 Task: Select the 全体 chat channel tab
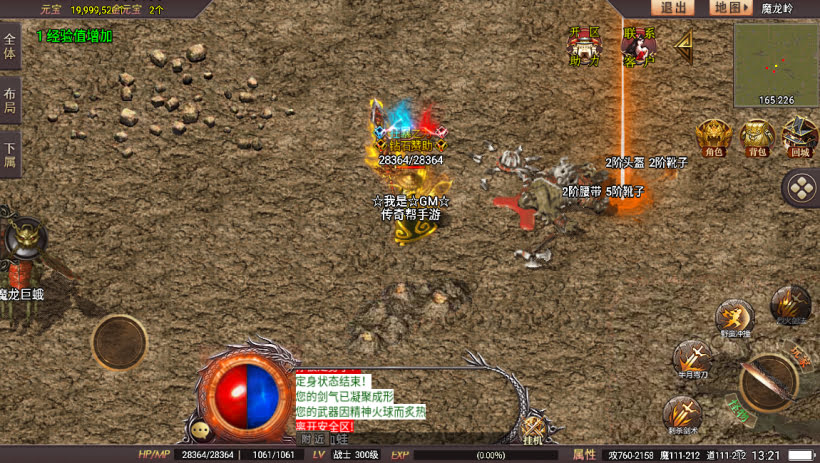click(x=10, y=46)
